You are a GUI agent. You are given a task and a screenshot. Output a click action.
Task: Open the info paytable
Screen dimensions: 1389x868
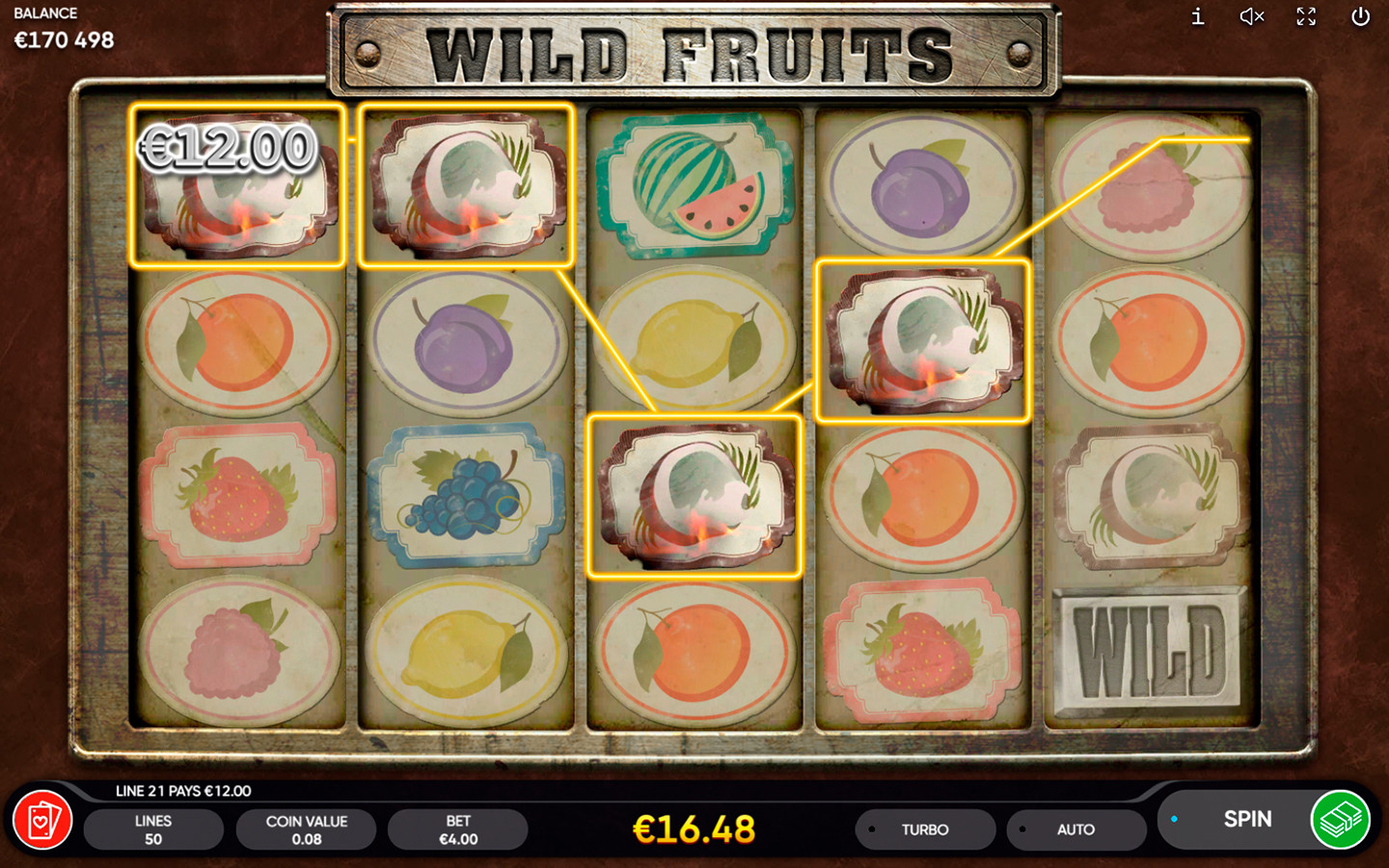coord(1197,16)
